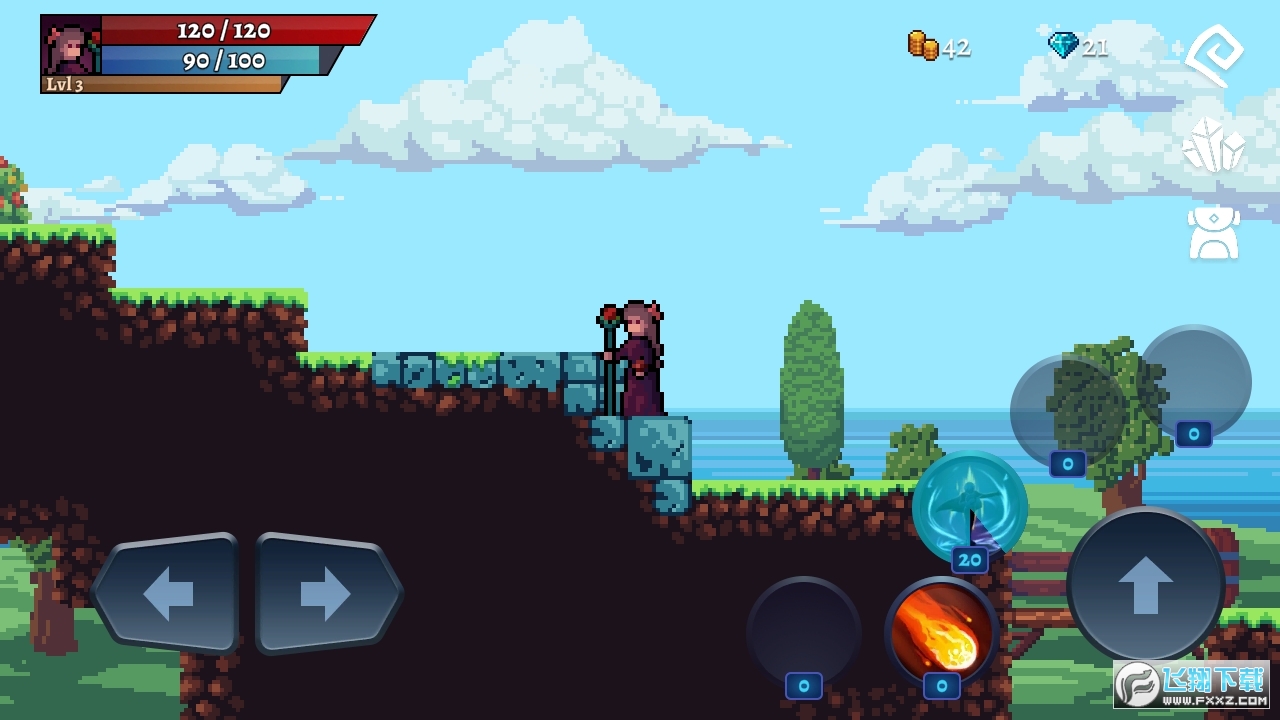Open the white crystal cluster menu
Viewport: 1280px width, 720px height.
tap(1213, 146)
